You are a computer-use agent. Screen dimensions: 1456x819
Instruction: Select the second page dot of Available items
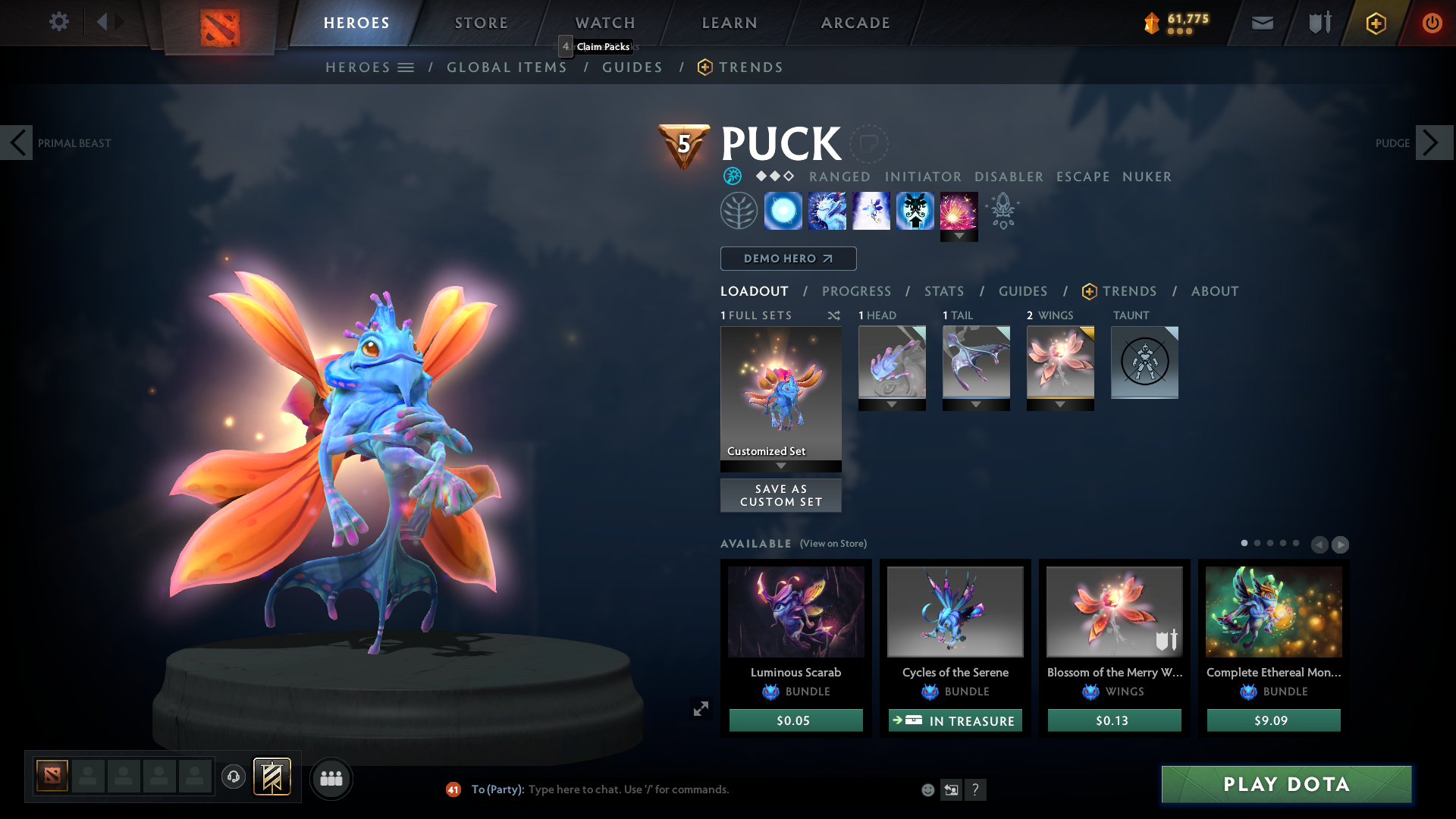[x=1257, y=544]
